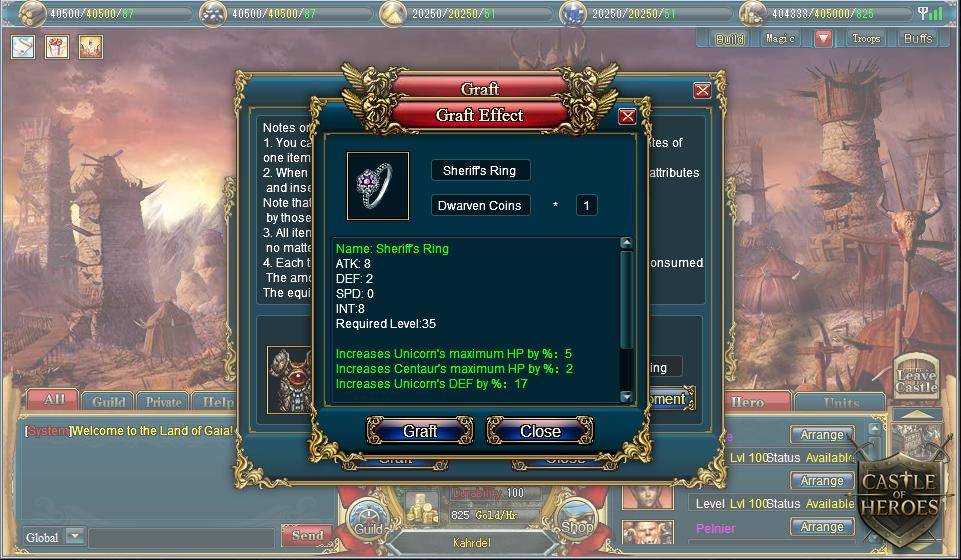Open the Troops panel
961x560 pixels.
tap(866, 39)
